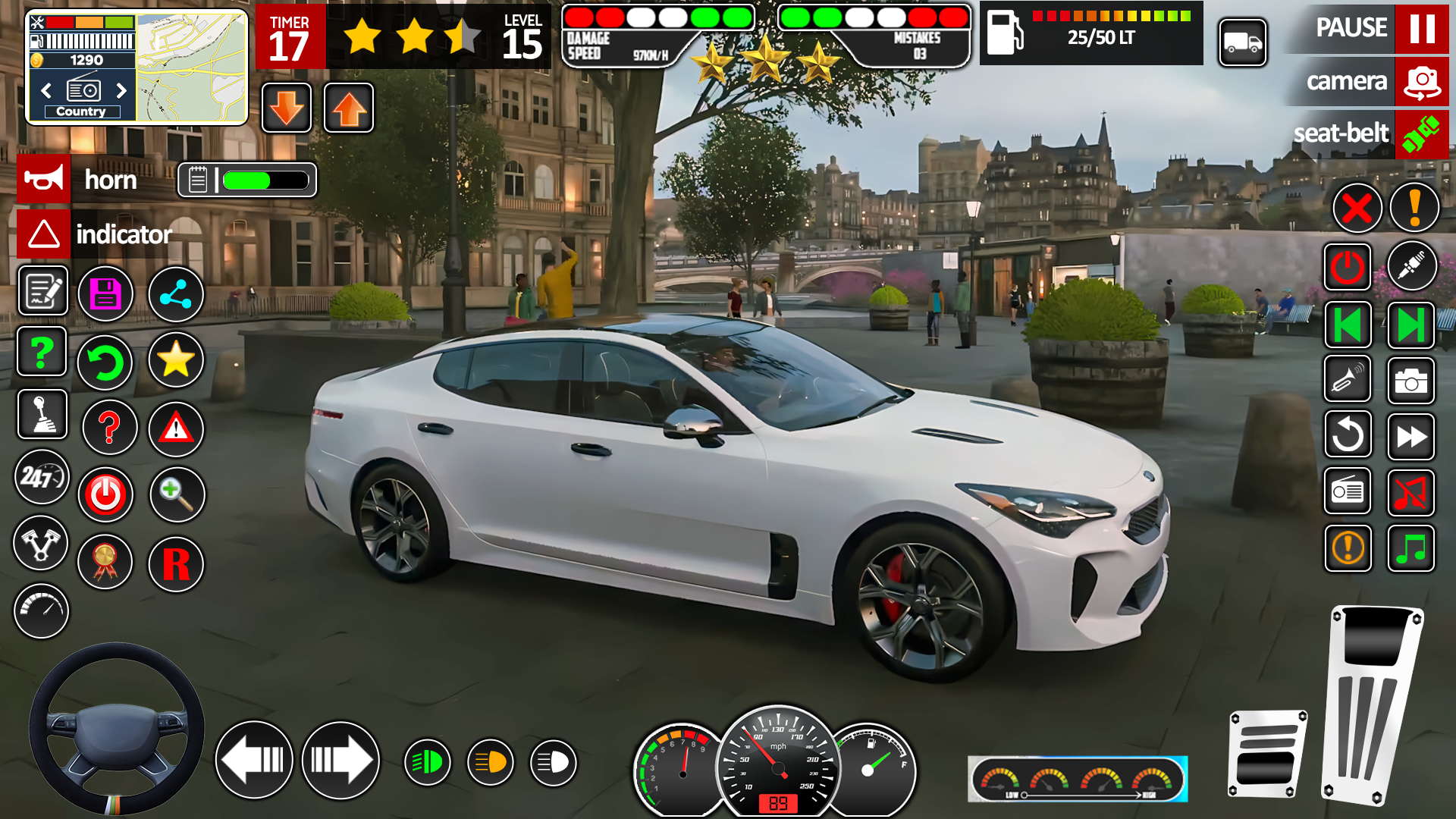This screenshot has width=1456, height=819.
Task: Select the gear shift icon
Action: (x=43, y=414)
